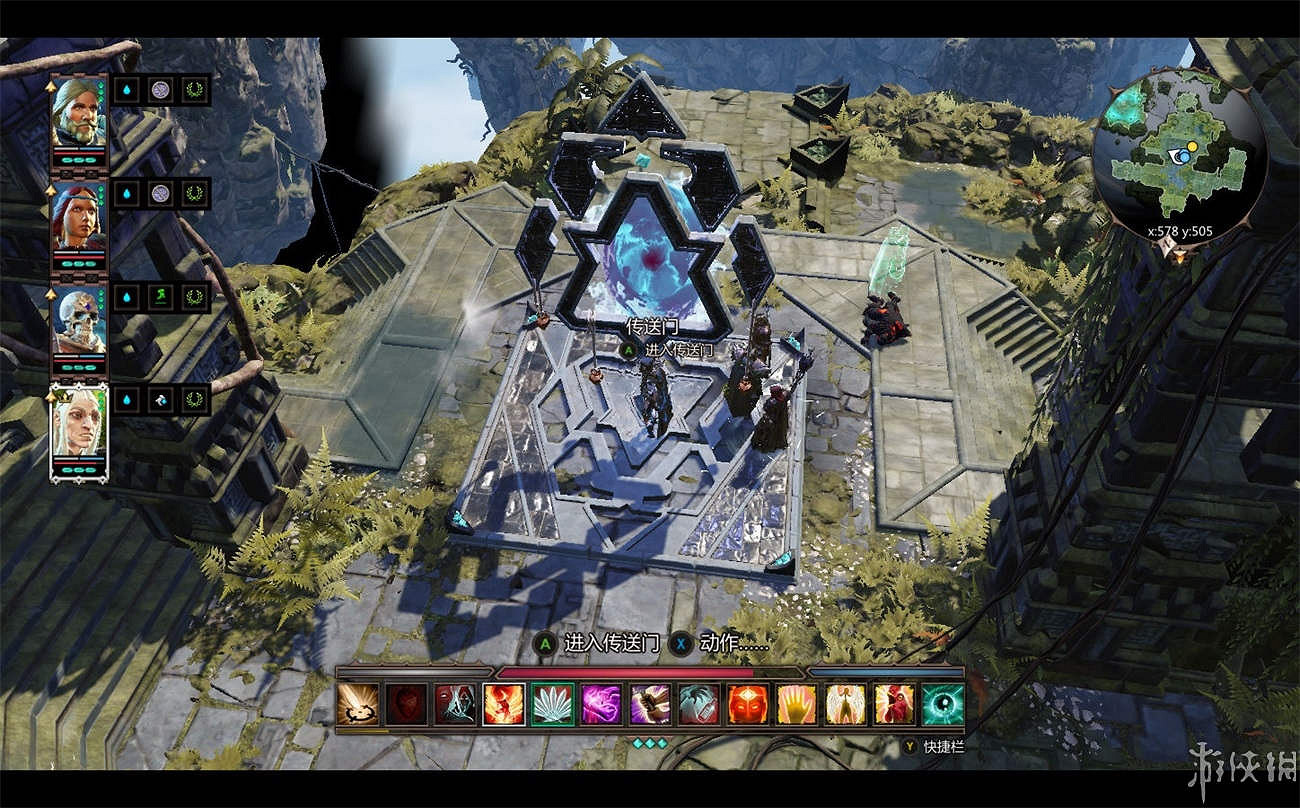The image size is (1300, 808).
Task: Use the teal hand-with-bottle skill
Action: [x=699, y=704]
